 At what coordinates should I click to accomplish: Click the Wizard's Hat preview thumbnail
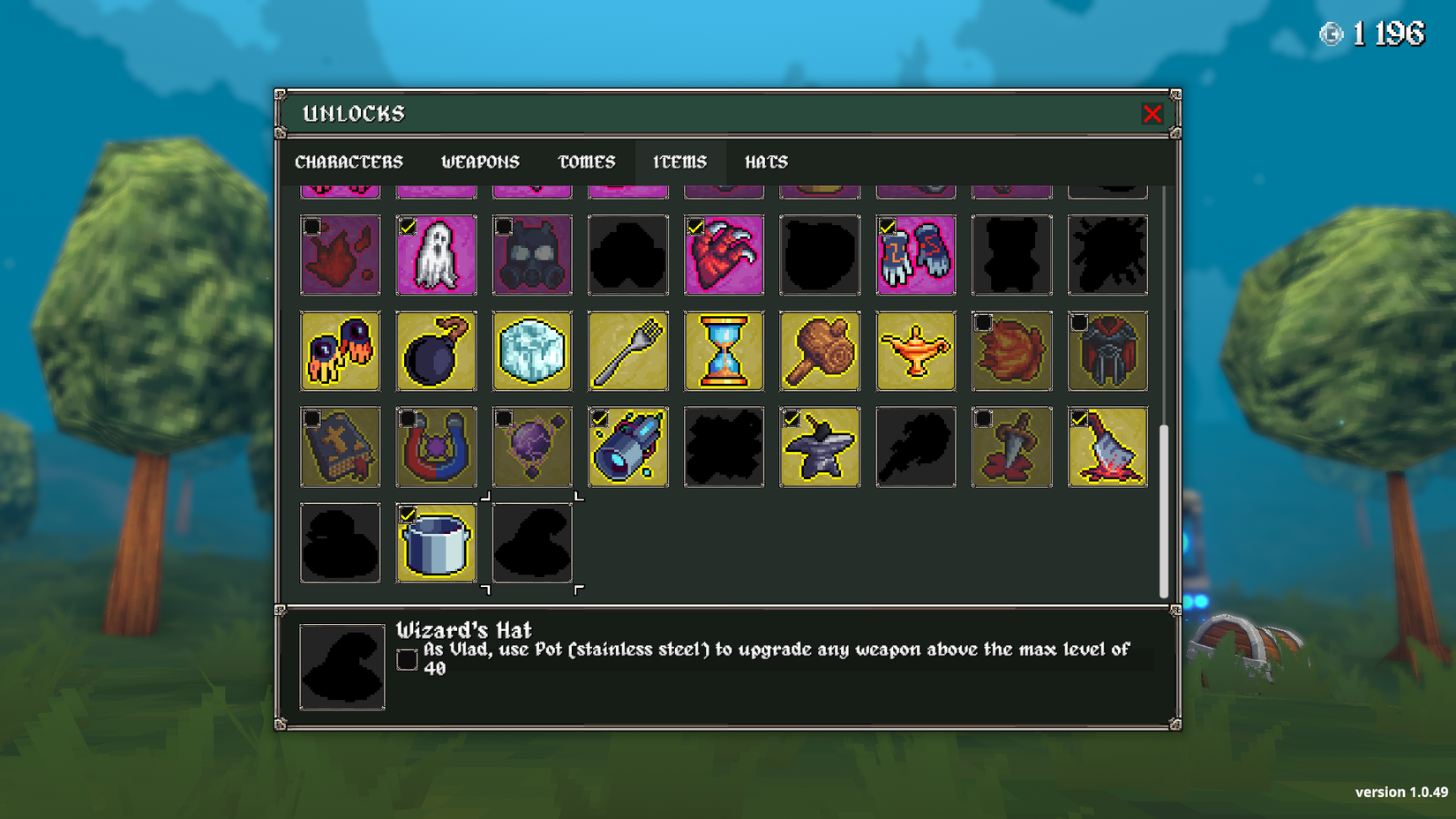[x=341, y=666]
